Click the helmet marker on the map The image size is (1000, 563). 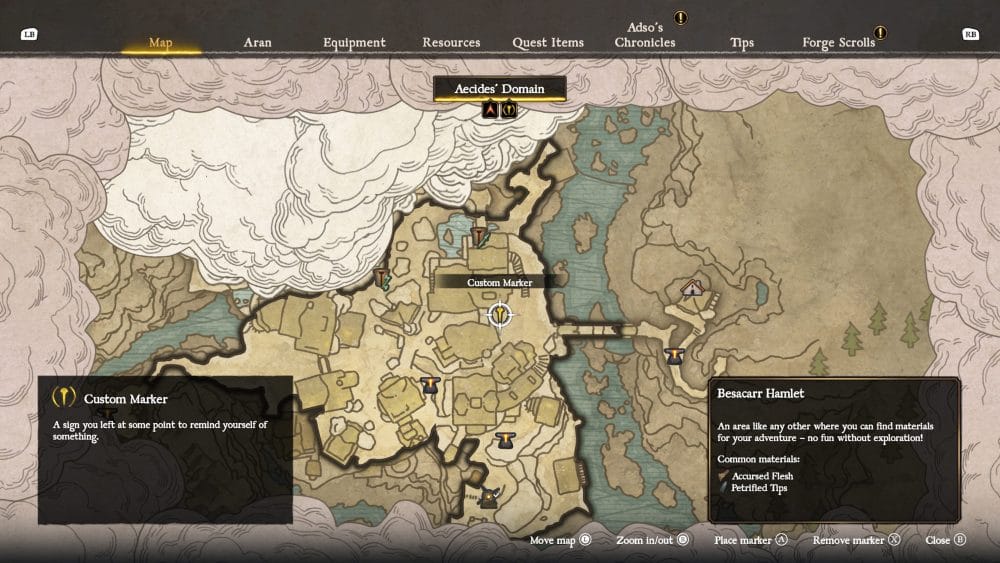point(489,497)
